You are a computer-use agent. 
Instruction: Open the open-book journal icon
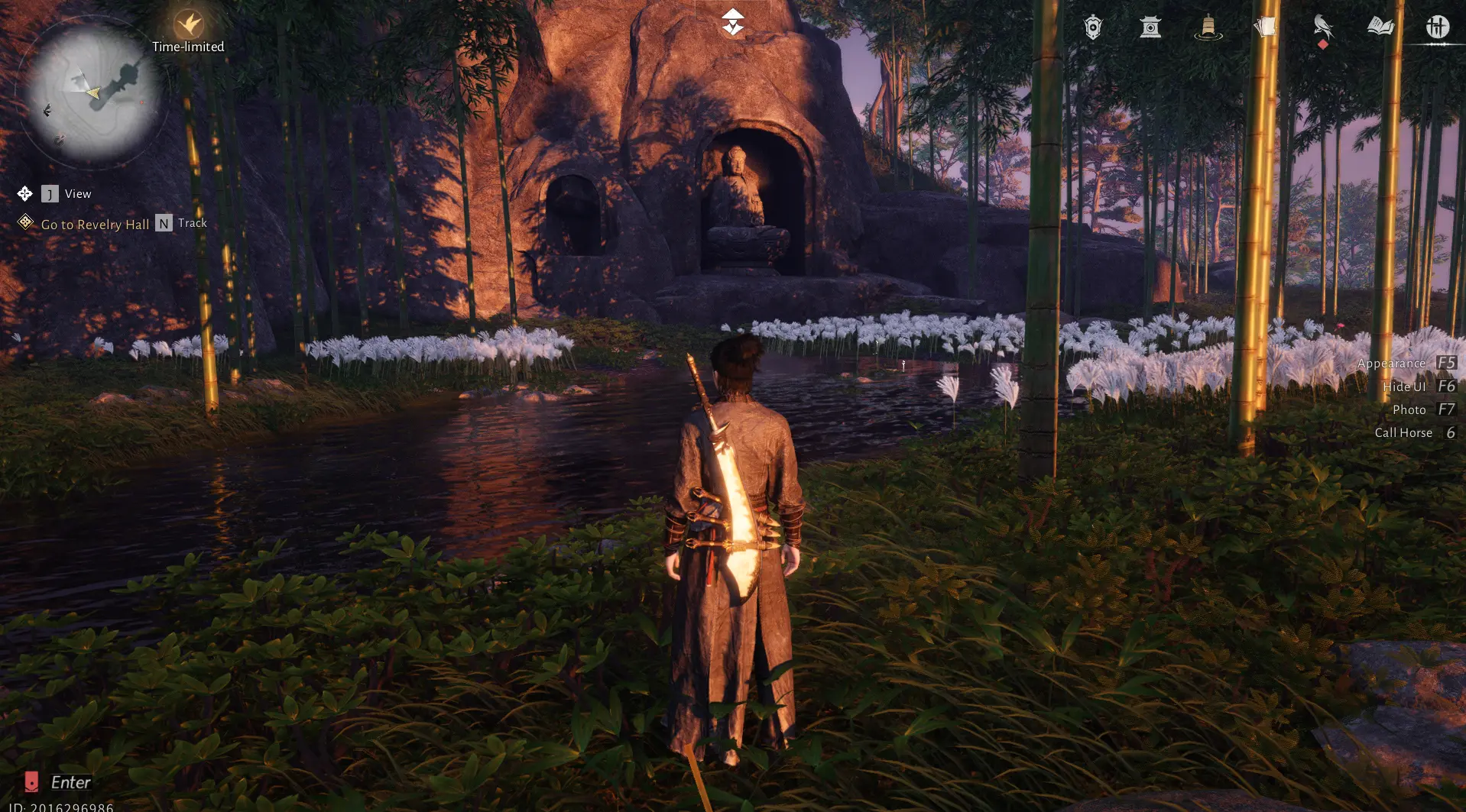pos(1380,27)
